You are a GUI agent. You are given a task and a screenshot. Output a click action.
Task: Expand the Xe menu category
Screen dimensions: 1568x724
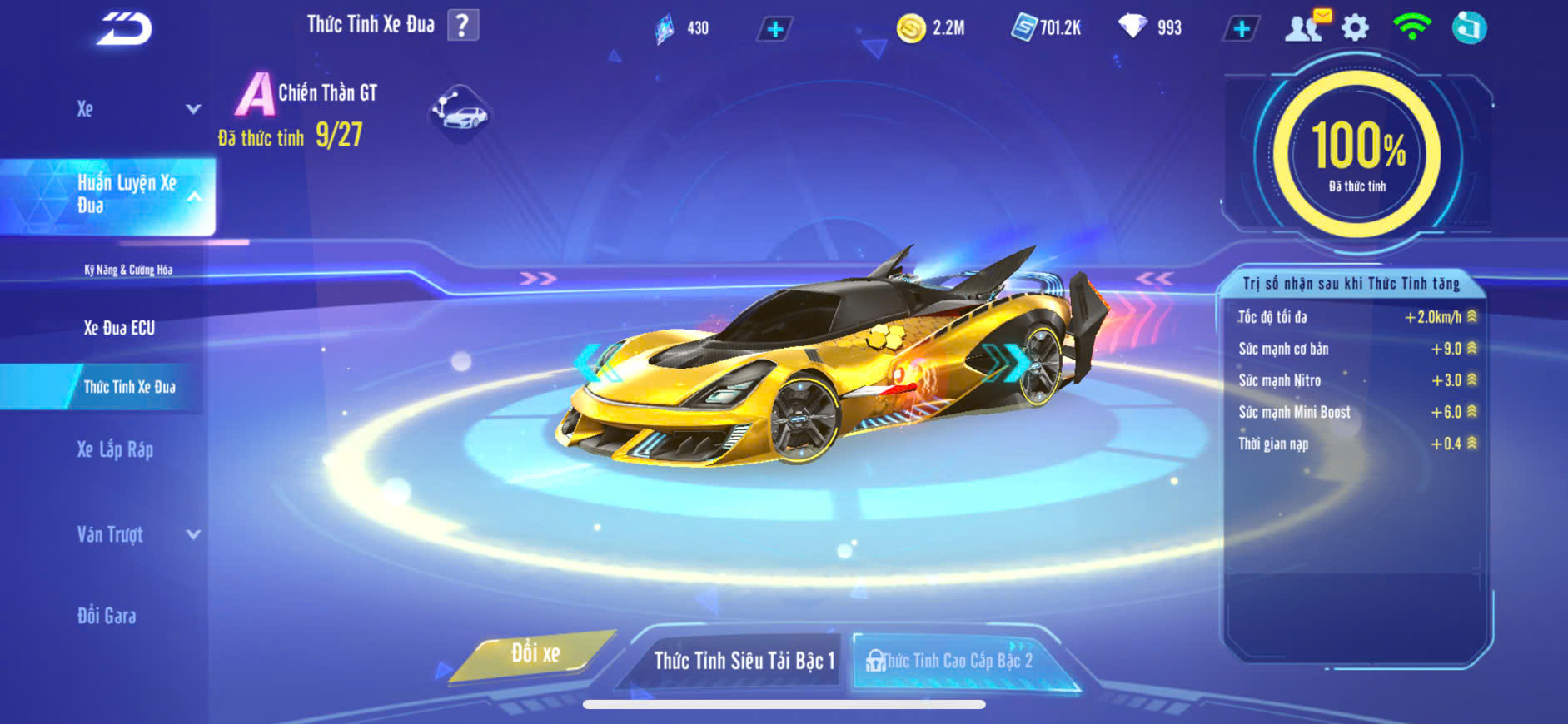[137, 109]
